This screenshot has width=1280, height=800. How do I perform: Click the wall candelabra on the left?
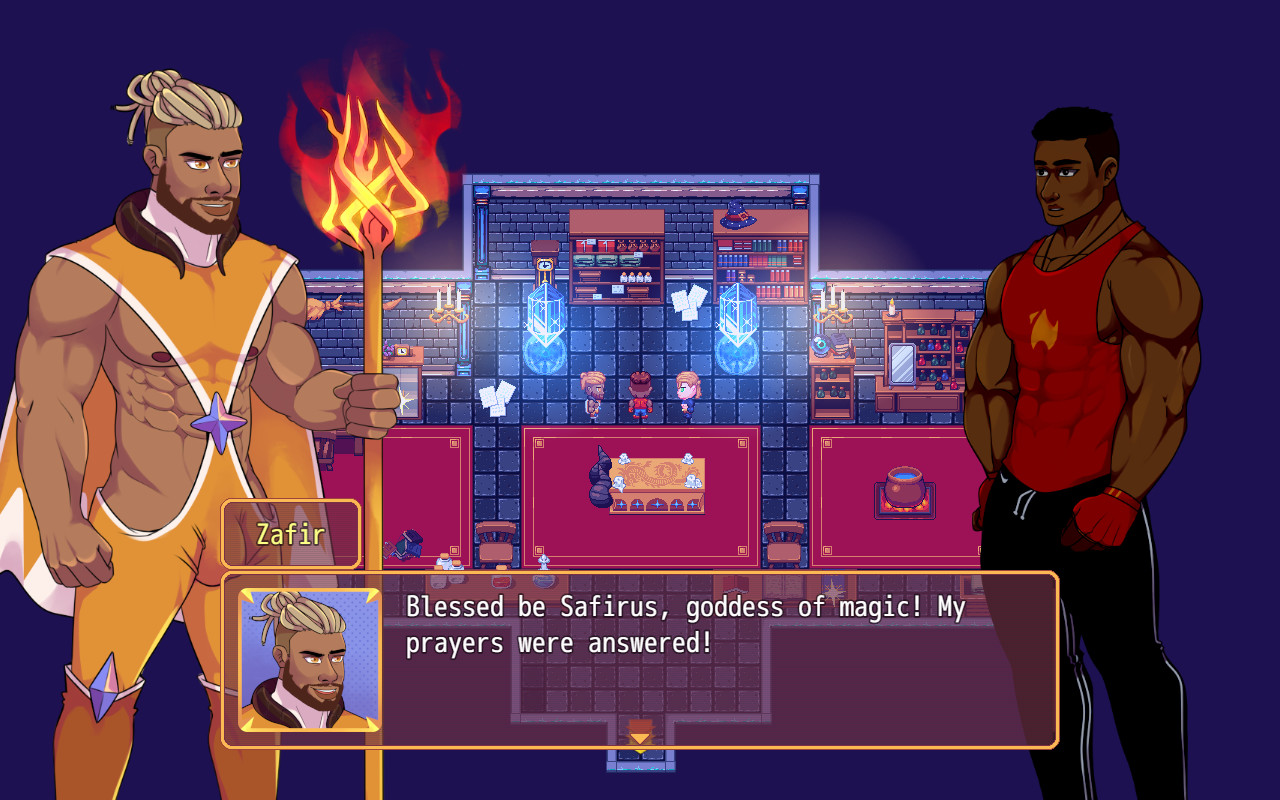coord(449,310)
